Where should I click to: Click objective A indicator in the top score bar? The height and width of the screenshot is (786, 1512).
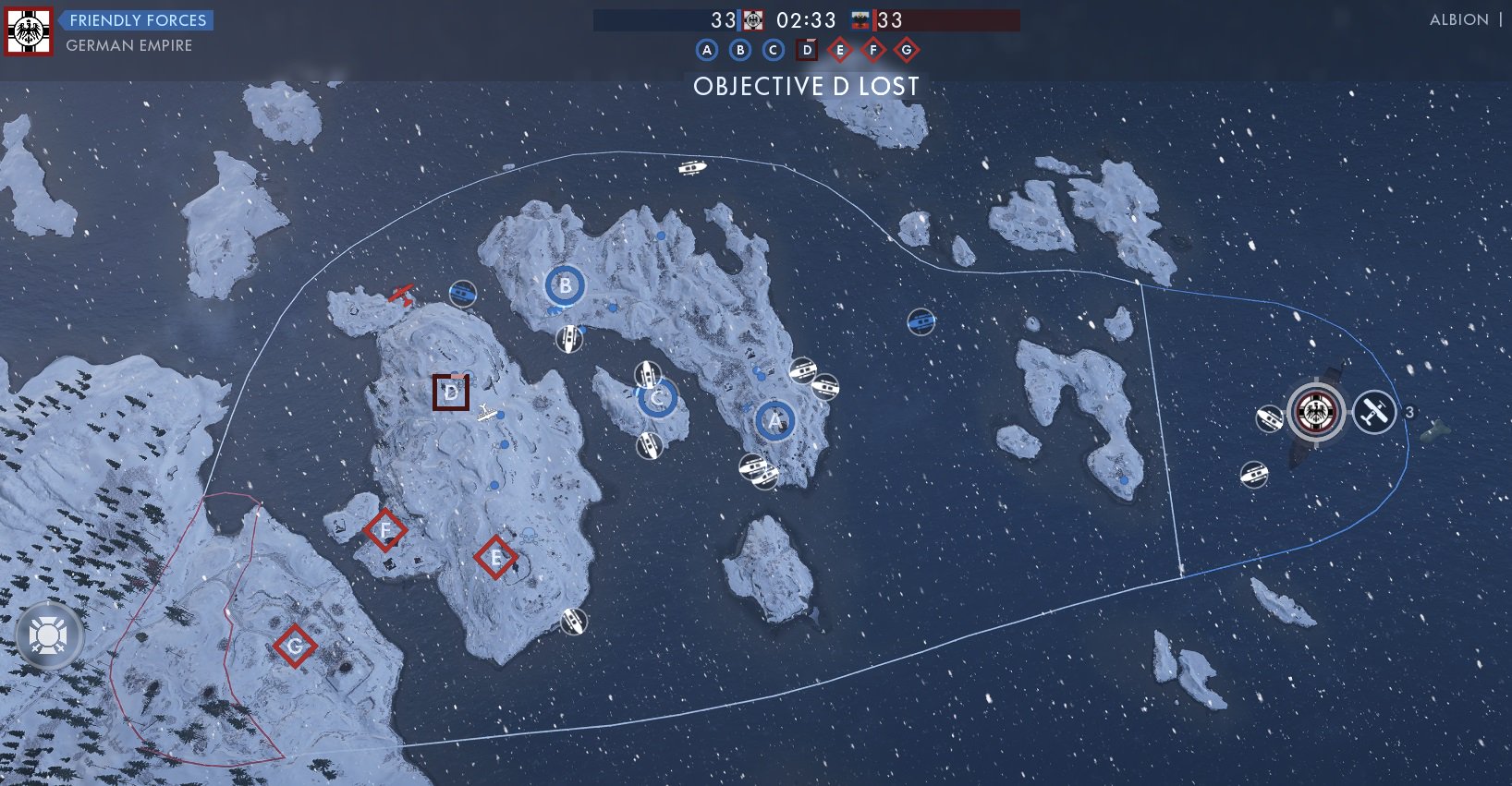coord(707,50)
